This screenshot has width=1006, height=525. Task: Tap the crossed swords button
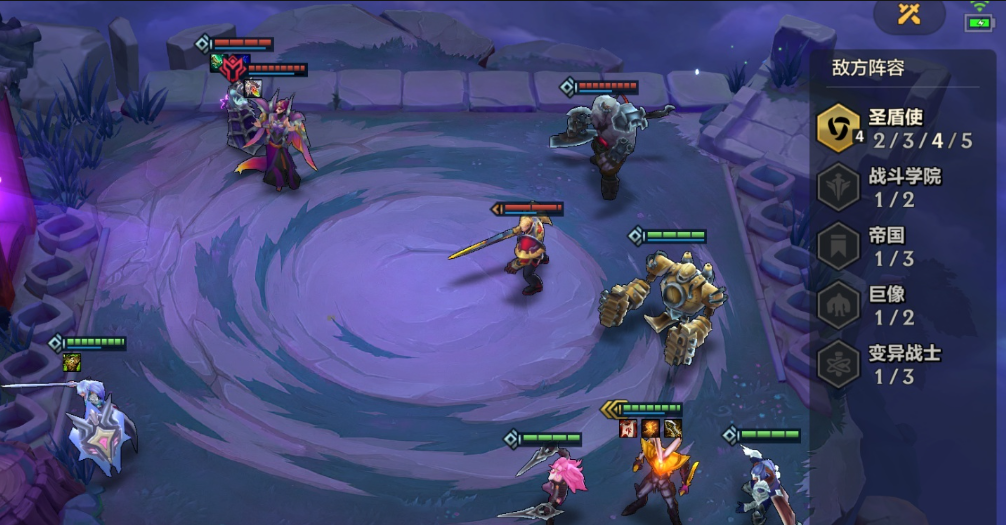[909, 14]
